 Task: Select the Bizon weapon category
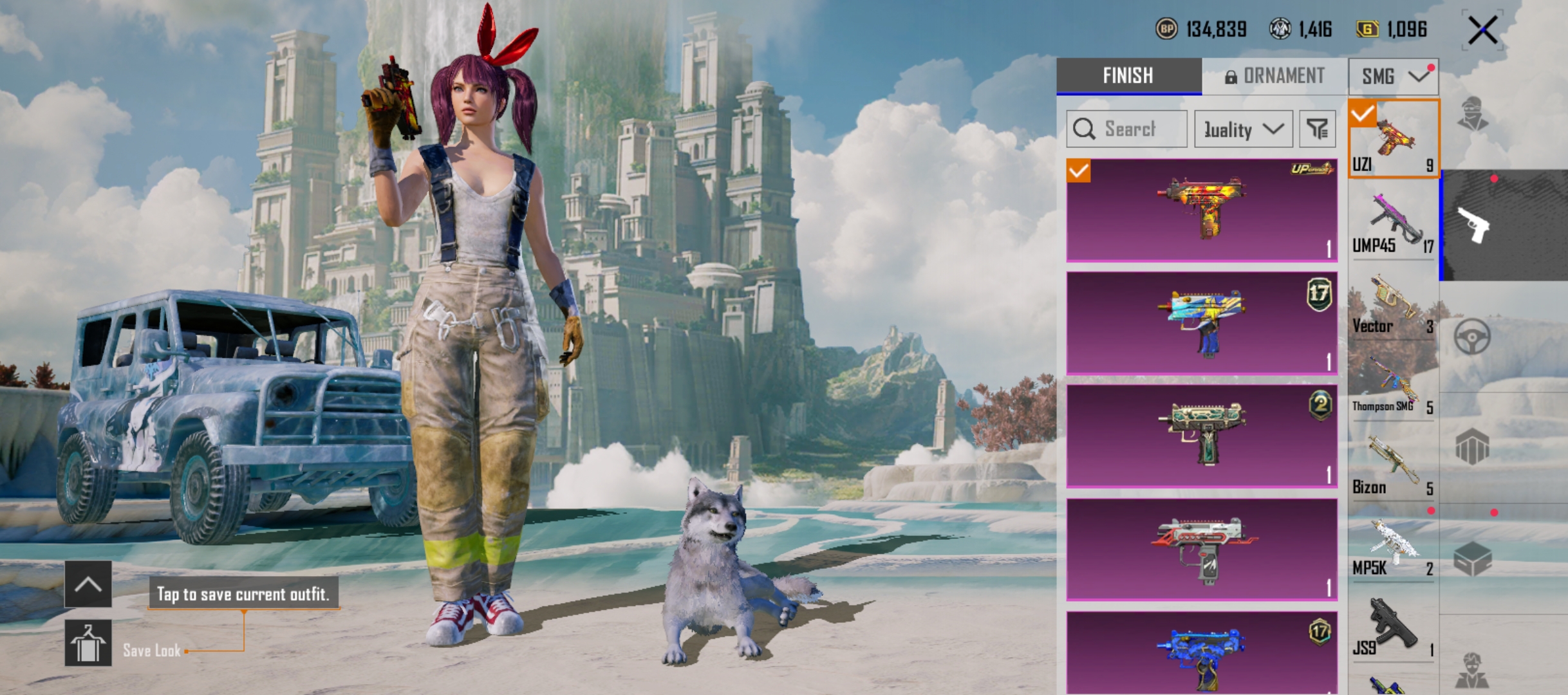click(x=1392, y=466)
